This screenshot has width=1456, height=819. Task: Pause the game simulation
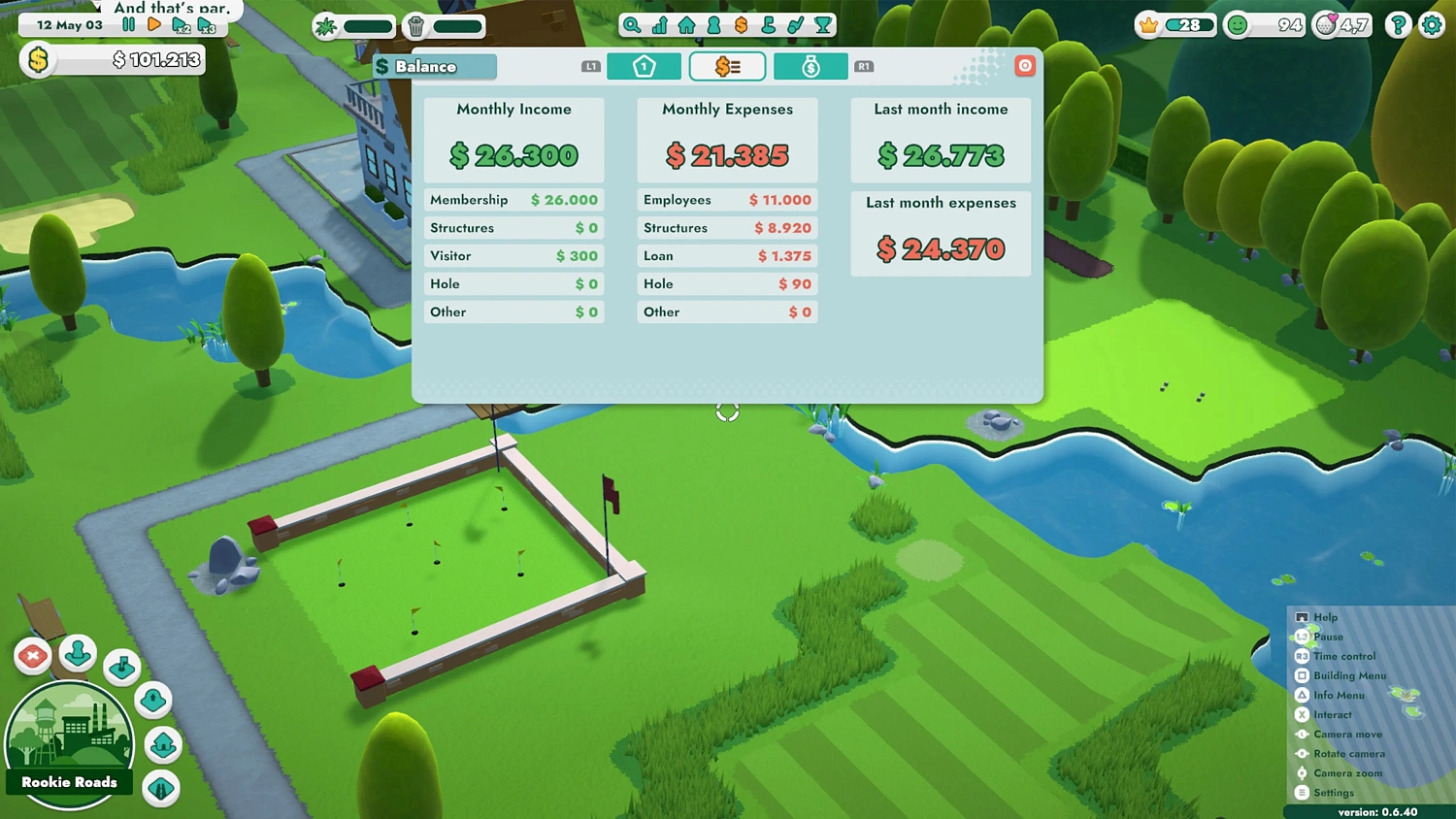(x=129, y=25)
